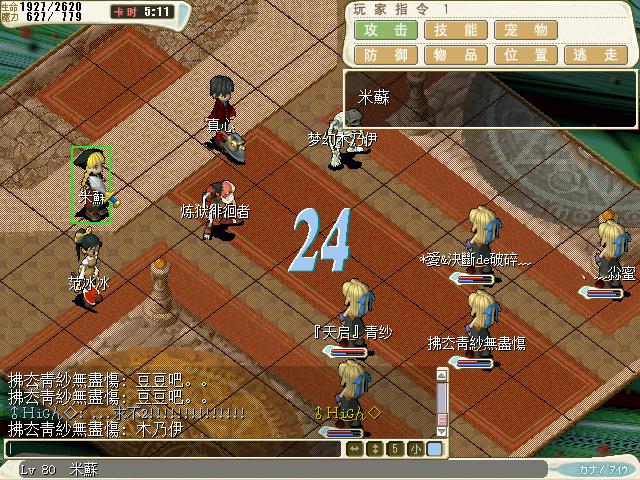The image size is (640, 480).
Task: Click the chat line count '5' button
Action: click(x=395, y=449)
